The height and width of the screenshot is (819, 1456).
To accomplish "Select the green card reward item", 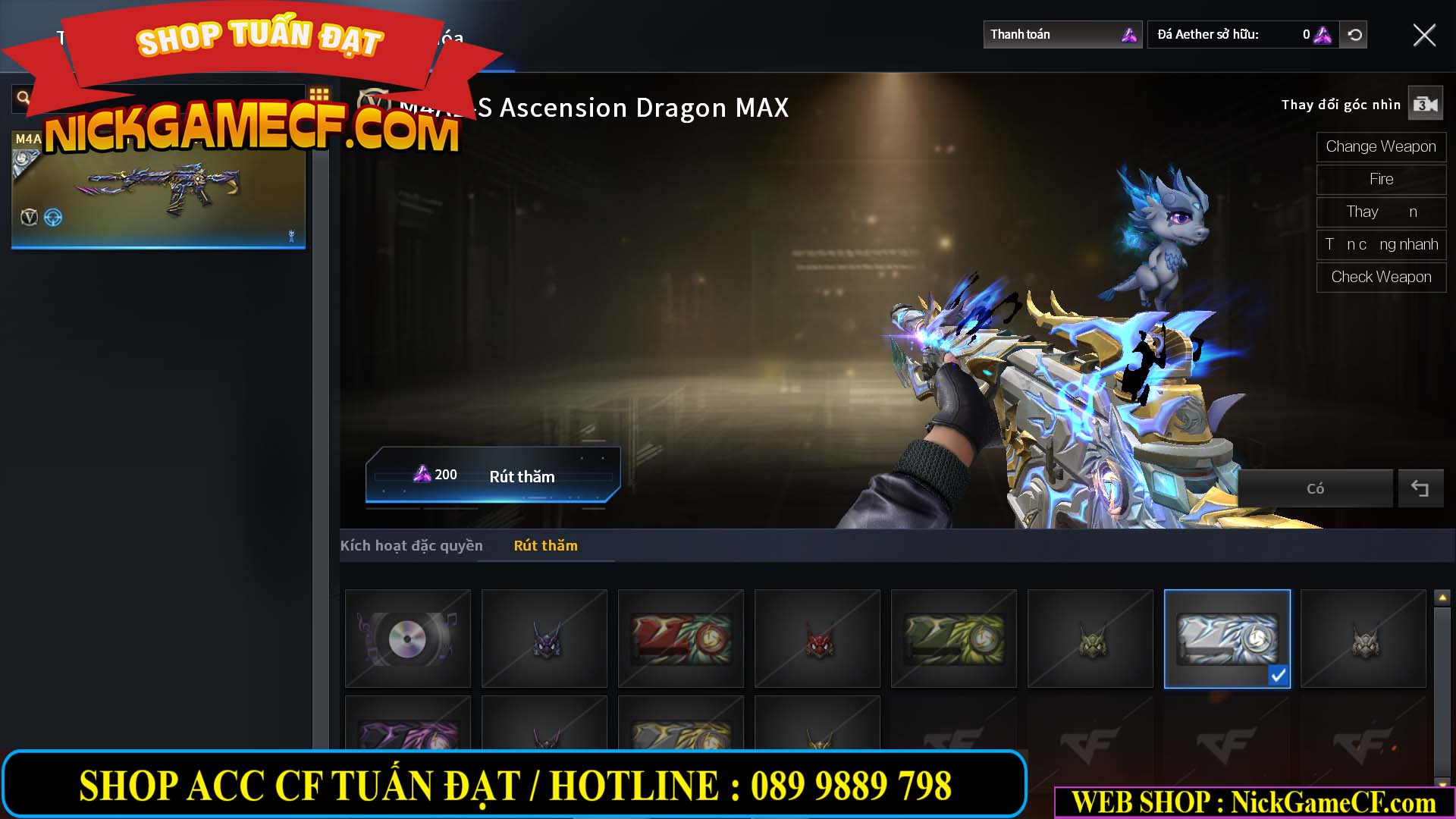I will (x=953, y=639).
